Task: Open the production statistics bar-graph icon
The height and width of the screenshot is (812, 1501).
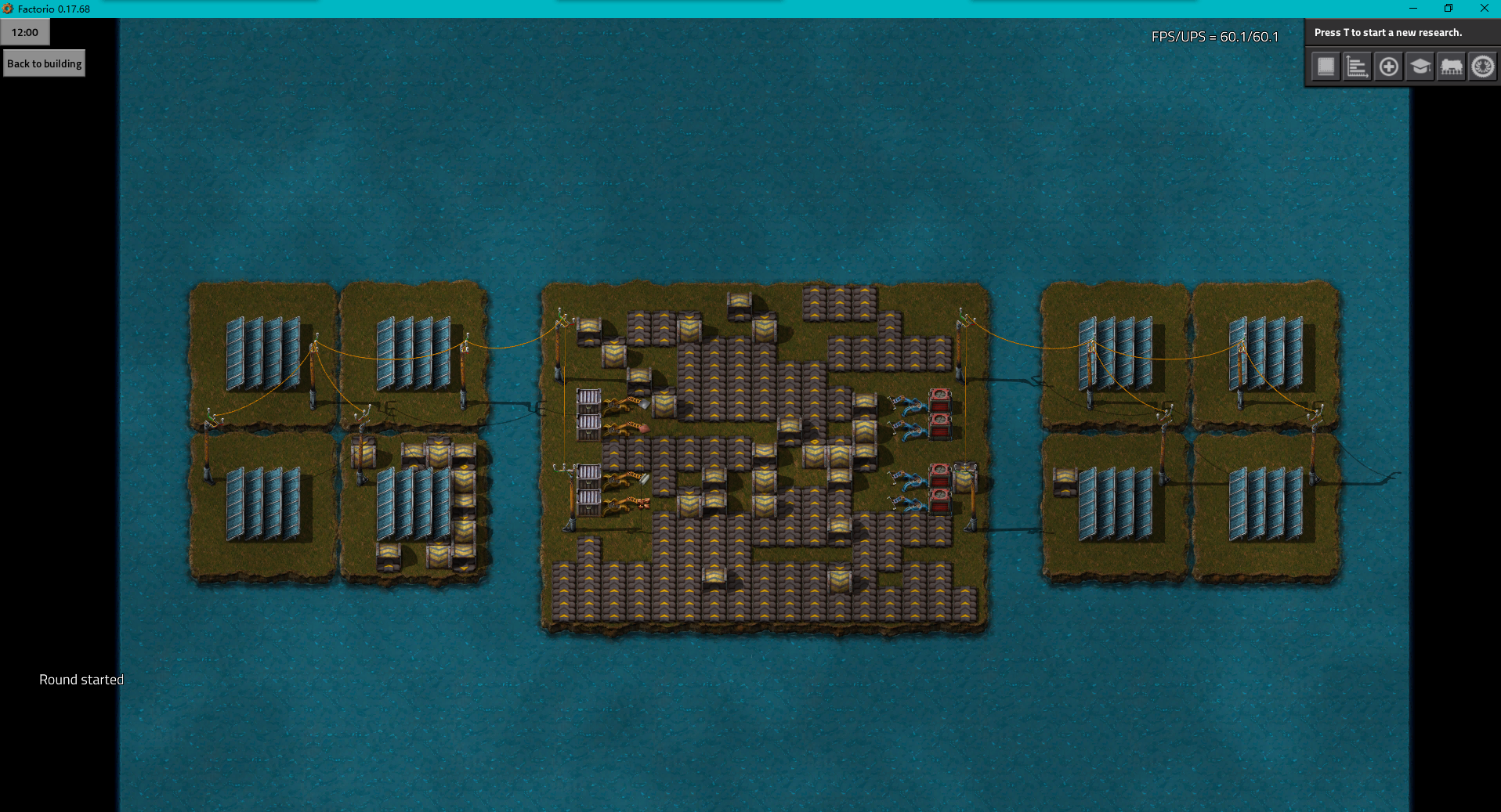Action: pos(1358,67)
